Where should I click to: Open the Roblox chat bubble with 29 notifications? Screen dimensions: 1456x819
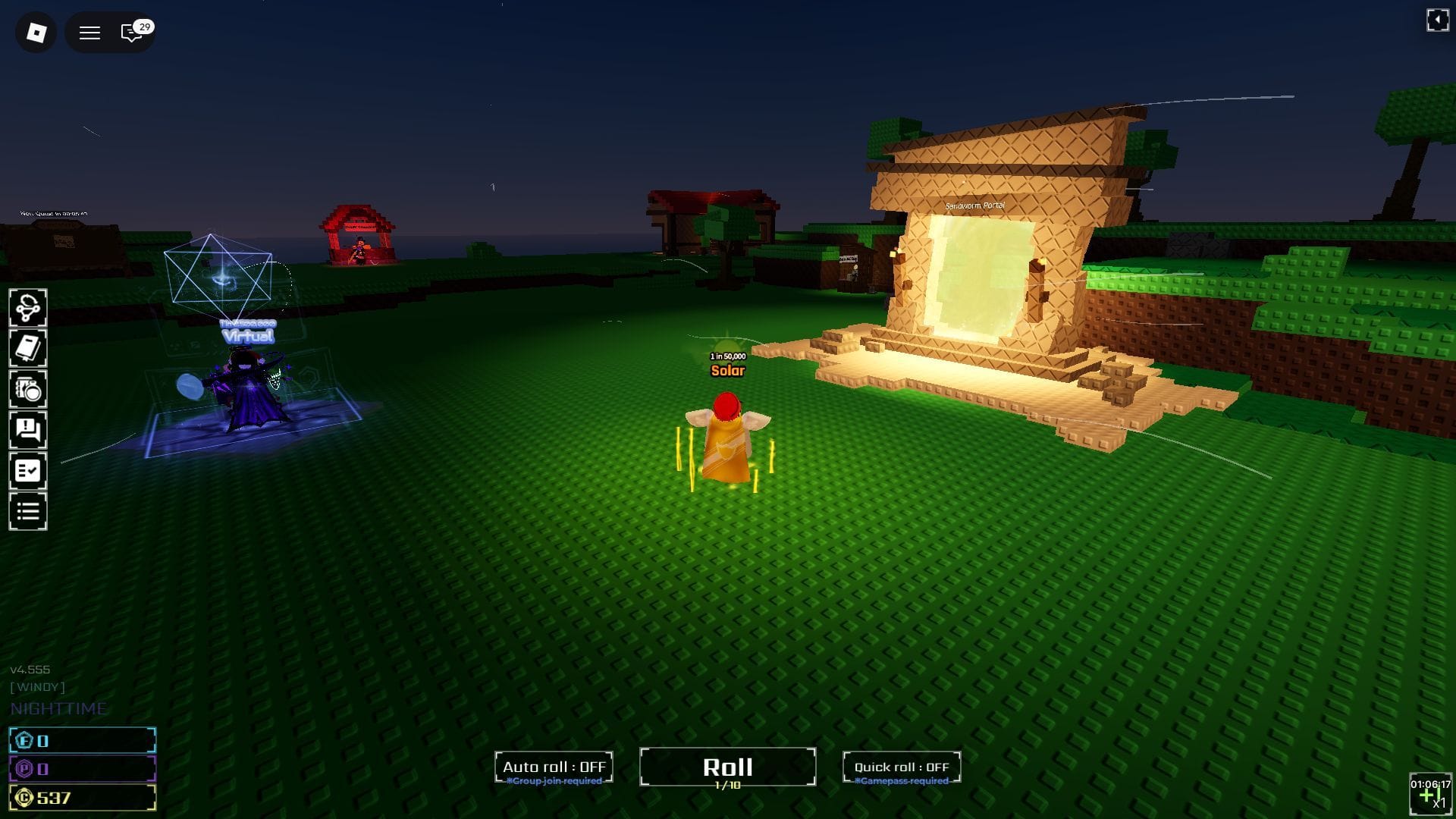(132, 33)
